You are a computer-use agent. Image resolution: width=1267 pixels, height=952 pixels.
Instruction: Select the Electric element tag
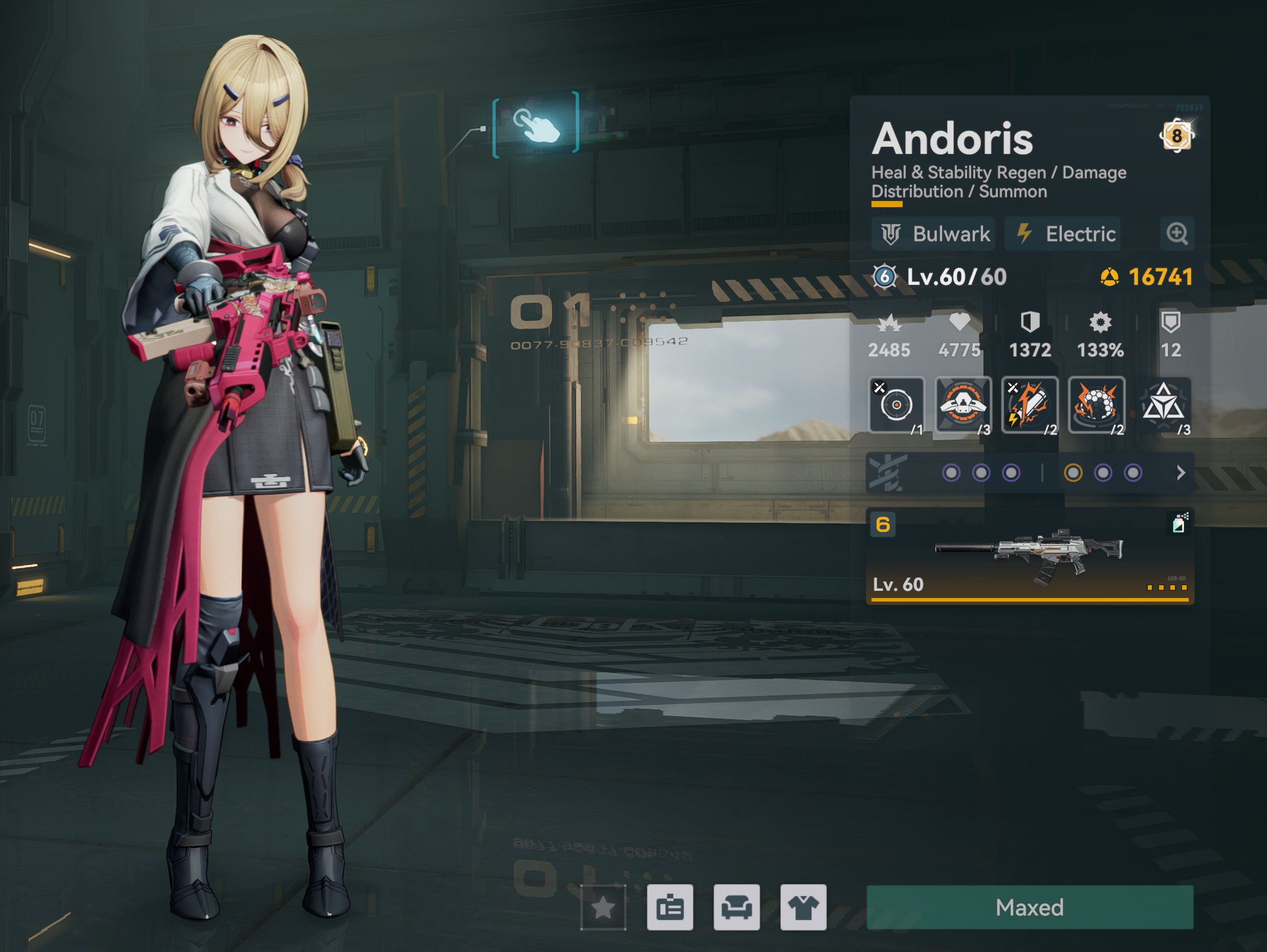coord(1063,234)
